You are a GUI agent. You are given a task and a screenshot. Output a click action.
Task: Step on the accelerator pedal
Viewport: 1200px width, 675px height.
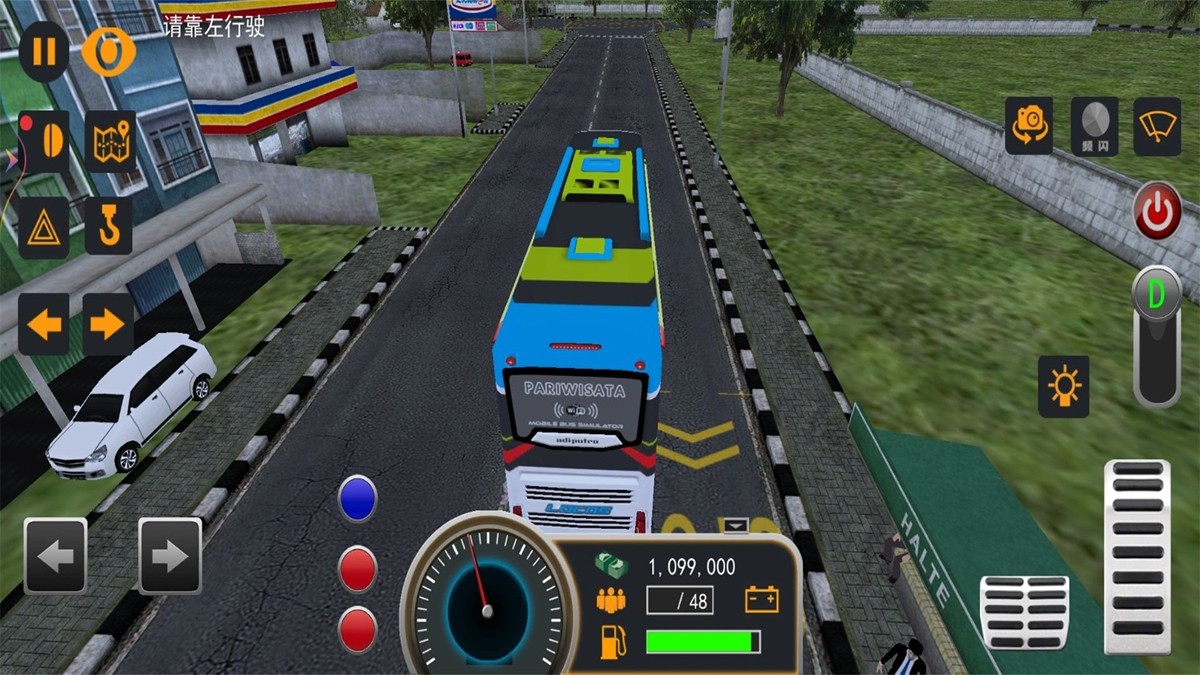click(1138, 556)
